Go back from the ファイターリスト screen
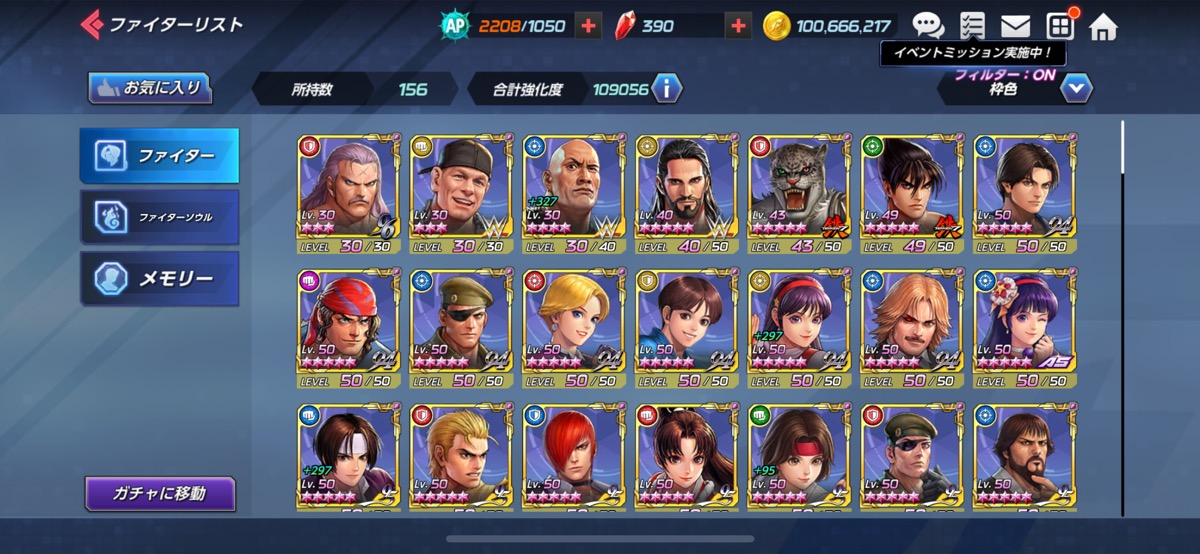 [92, 24]
